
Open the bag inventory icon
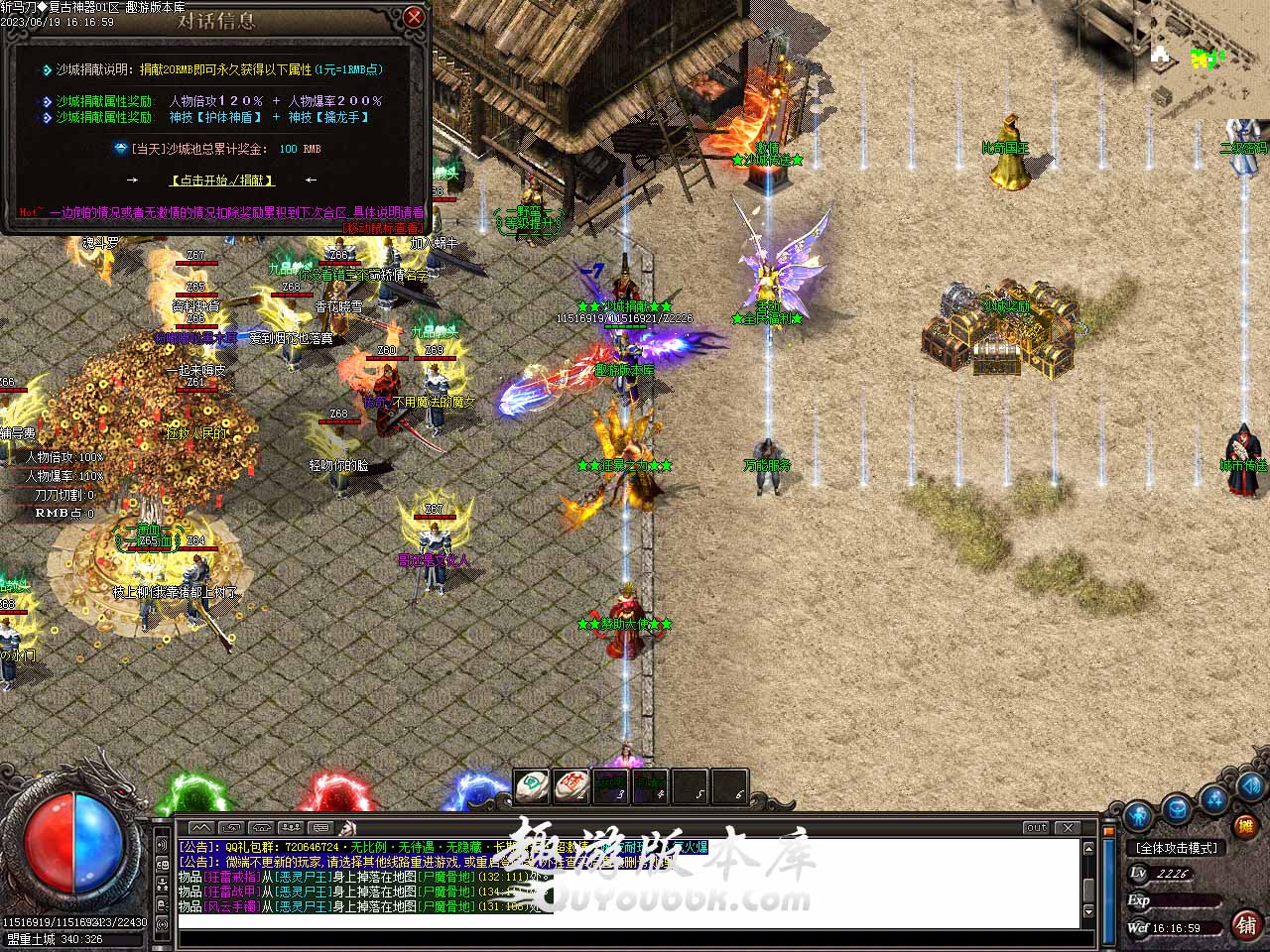pos(1177,808)
